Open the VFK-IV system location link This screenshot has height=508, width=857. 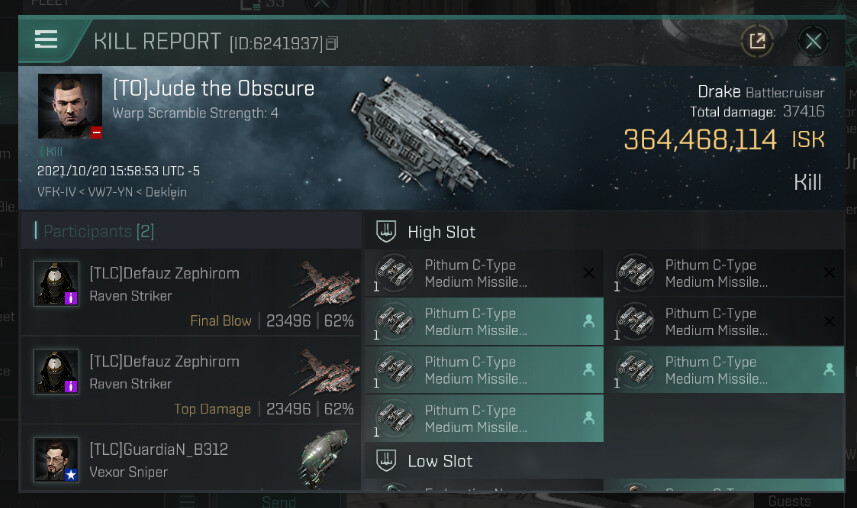pos(56,192)
